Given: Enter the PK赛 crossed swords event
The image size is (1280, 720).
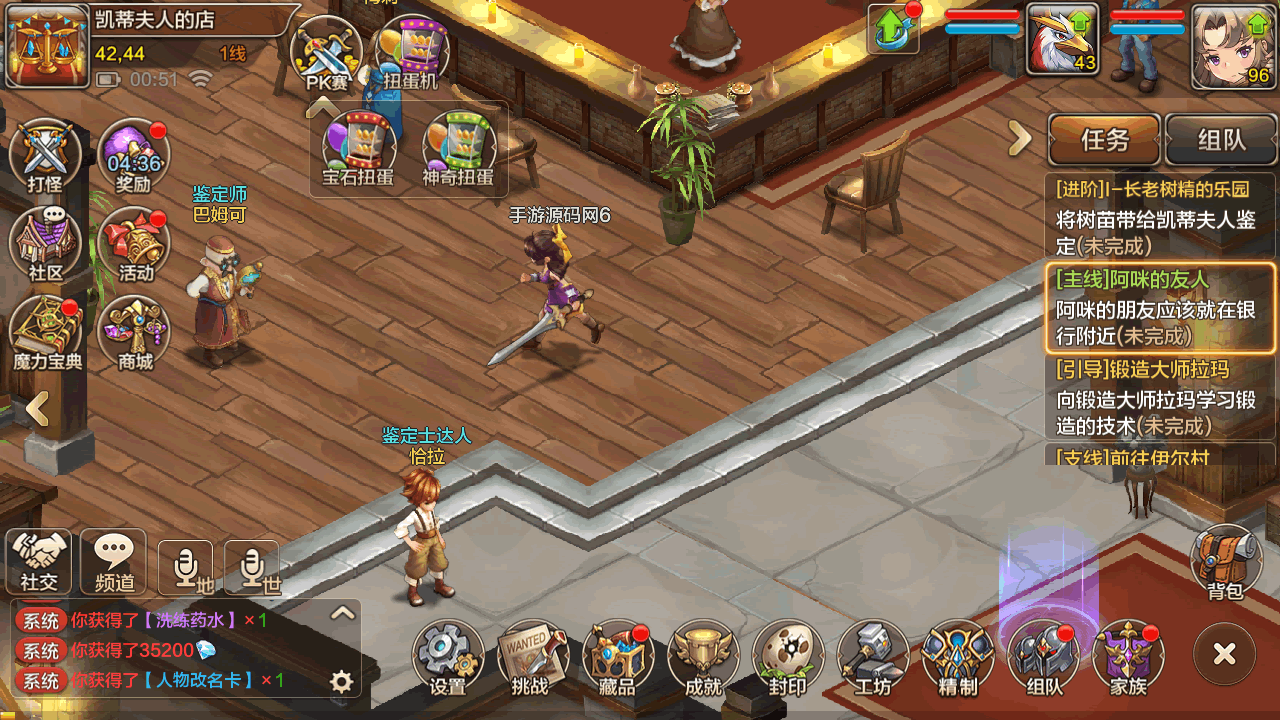Looking at the screenshot, I should (327, 55).
